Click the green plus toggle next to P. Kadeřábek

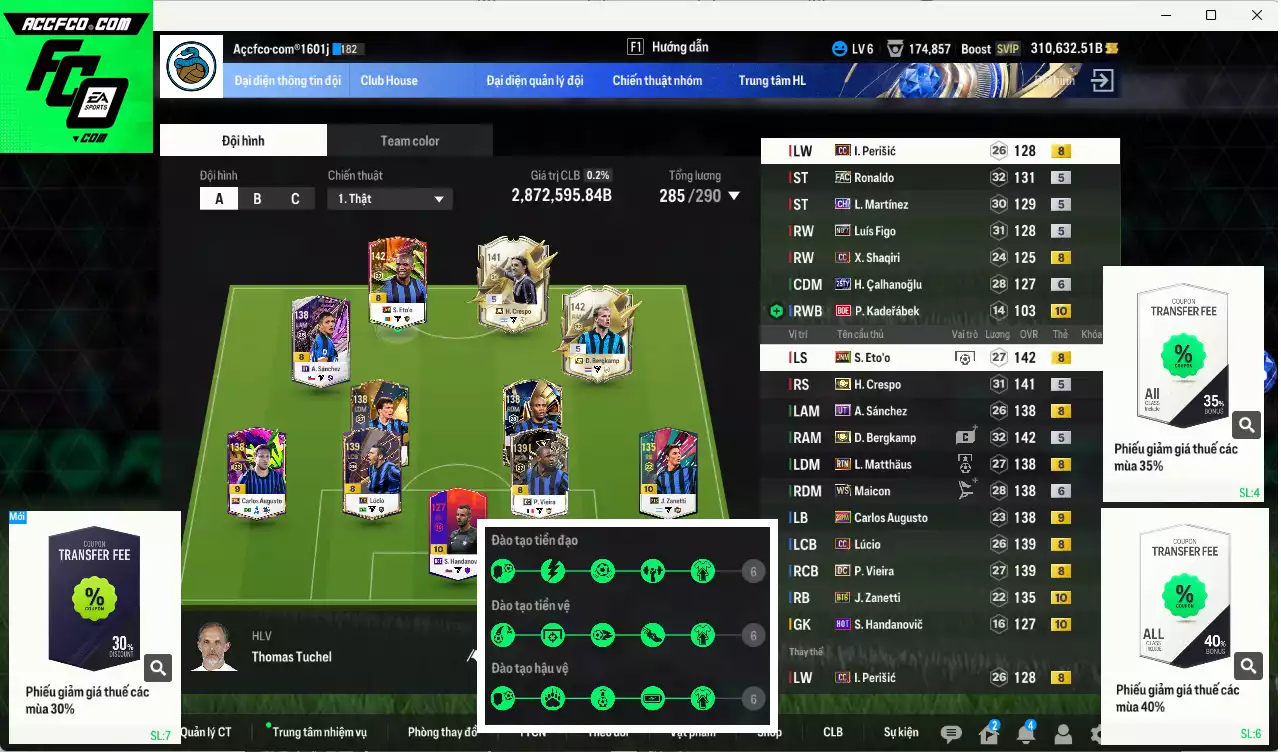[776, 311]
